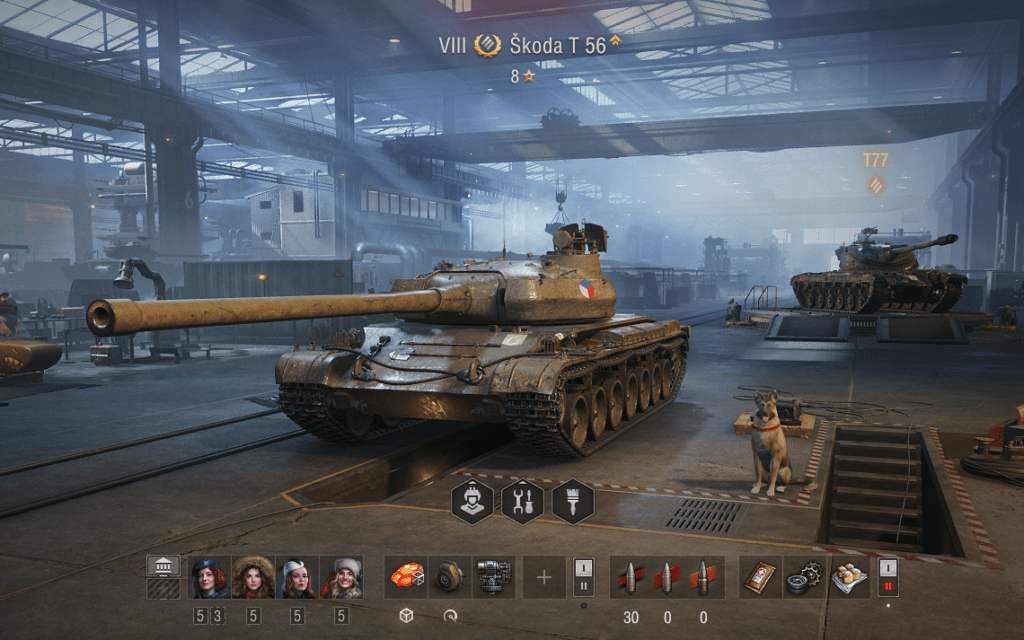Select the blonde crew member in gray hat
The image size is (1024, 640).
pos(341,577)
